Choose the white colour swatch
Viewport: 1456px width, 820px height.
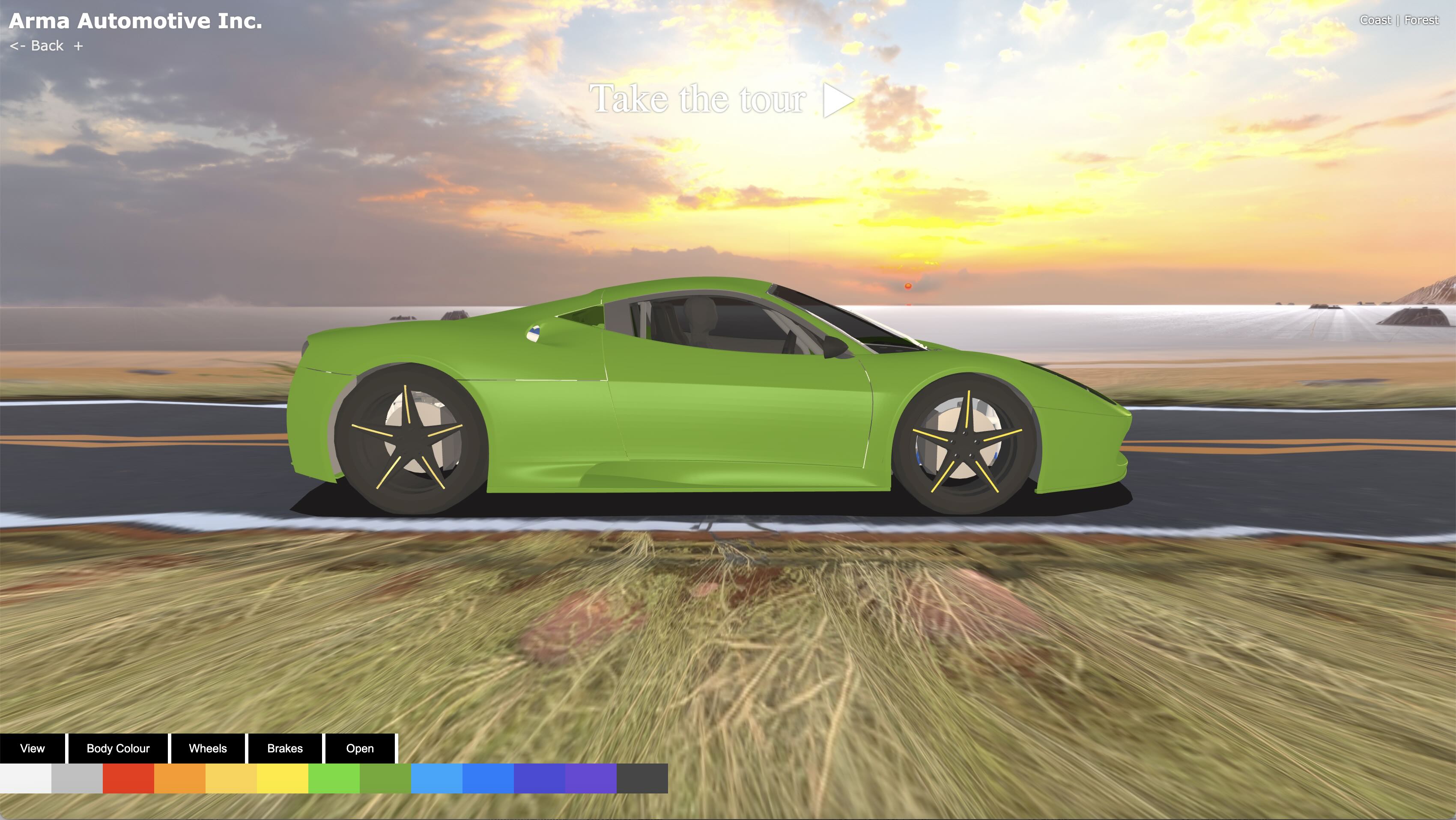point(25,778)
